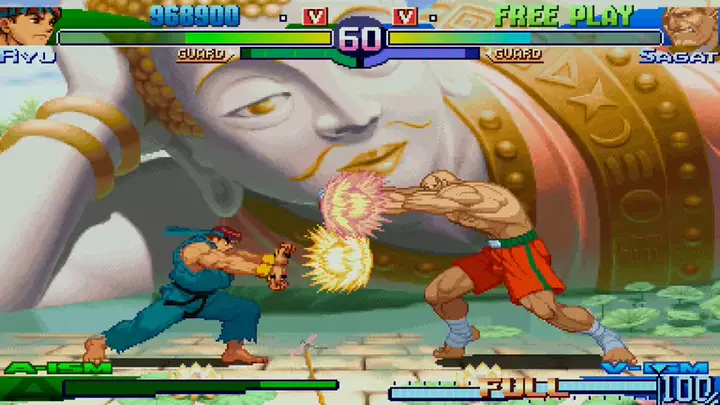720x405 pixels.
Task: Click Ryu's character portrait
Action: tap(28, 24)
